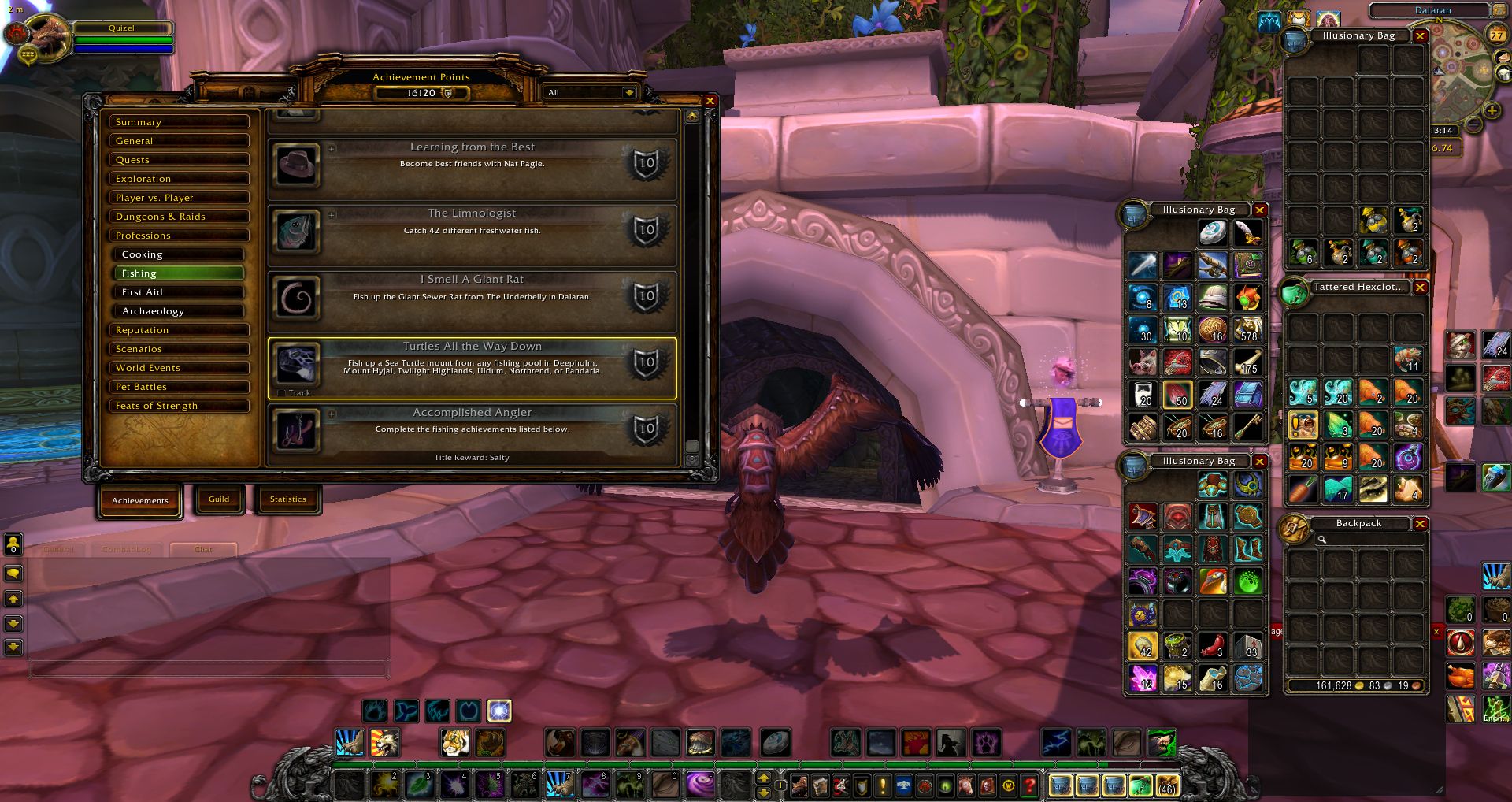
Task: Toggle Track on Turtles All the Way Down
Action: click(282, 392)
